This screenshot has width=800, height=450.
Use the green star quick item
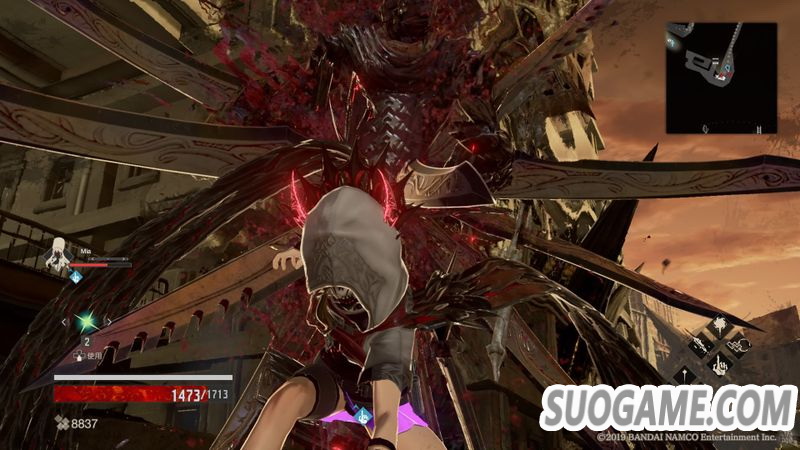coord(86,321)
